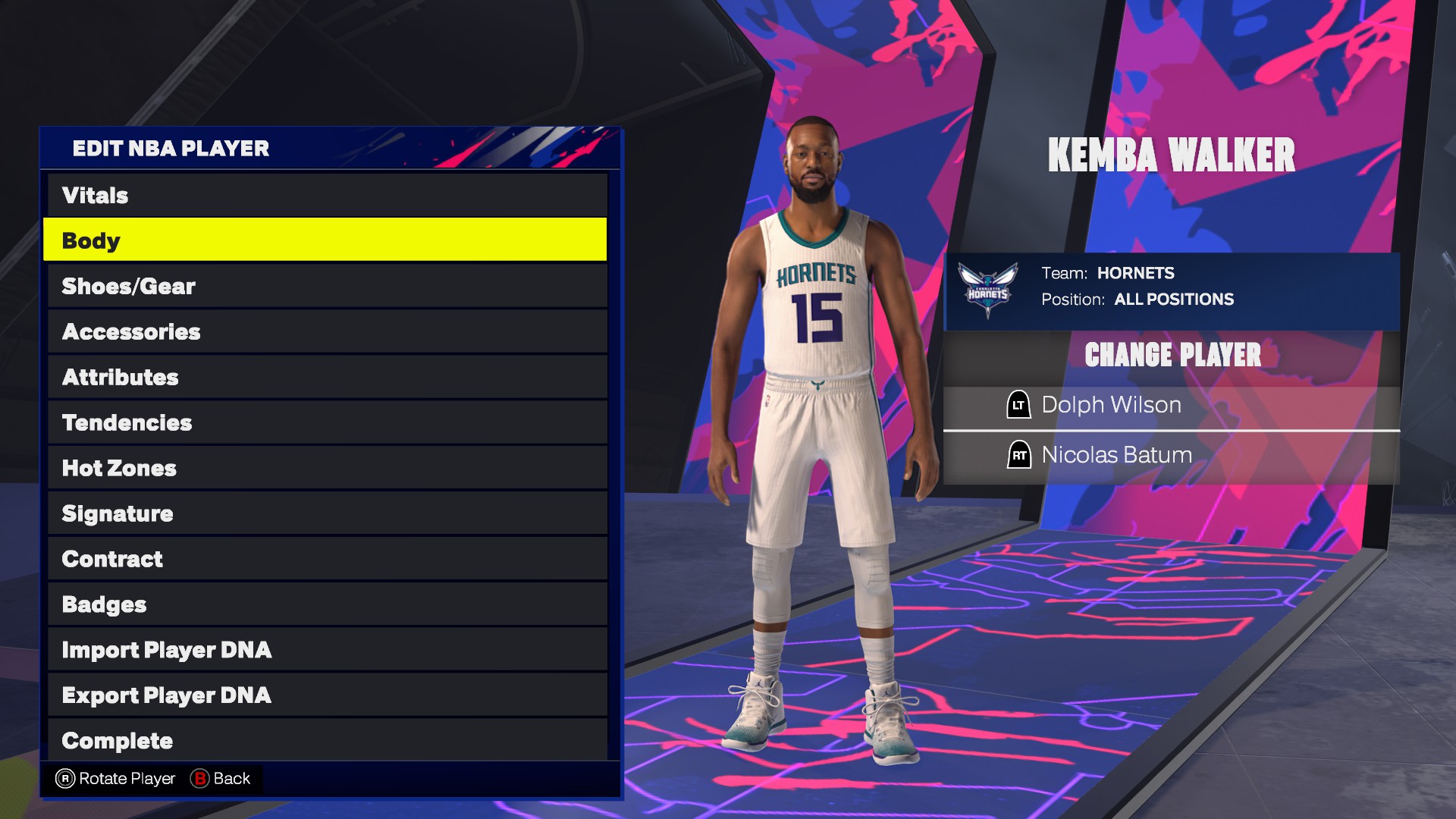Open the Vitals menu entry

(x=326, y=195)
